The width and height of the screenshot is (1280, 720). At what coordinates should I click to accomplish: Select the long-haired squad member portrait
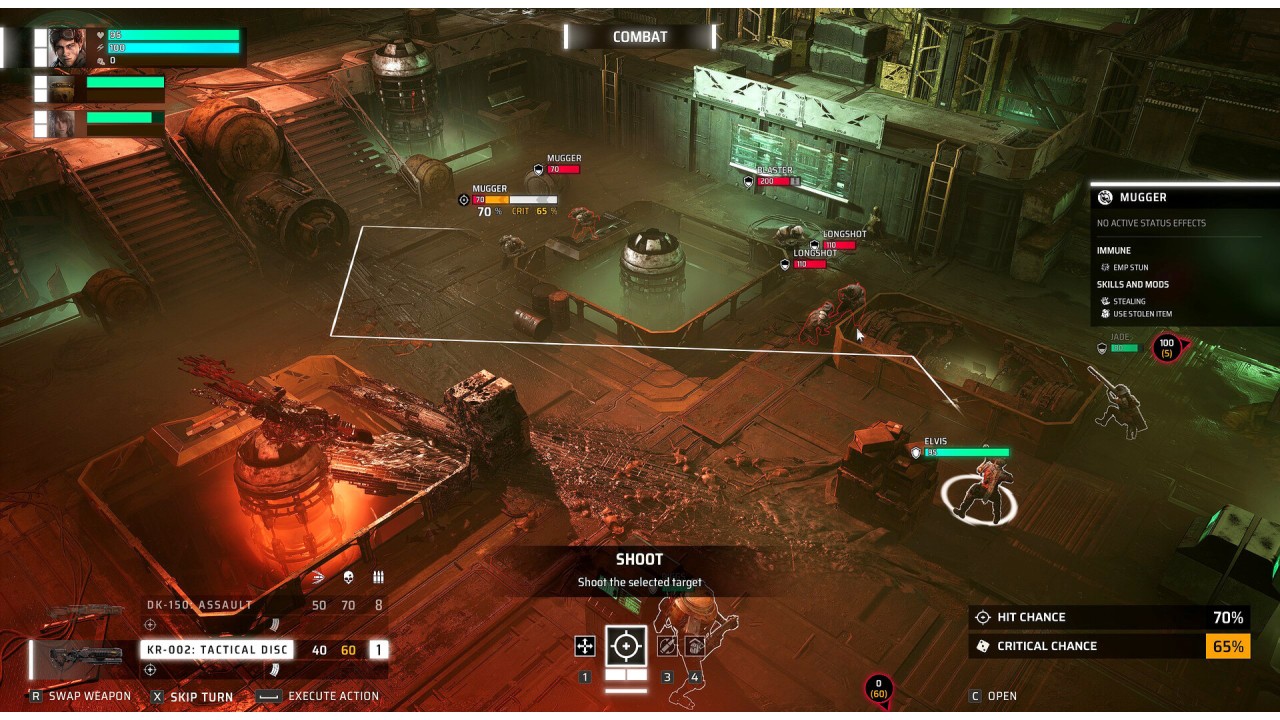(62, 124)
